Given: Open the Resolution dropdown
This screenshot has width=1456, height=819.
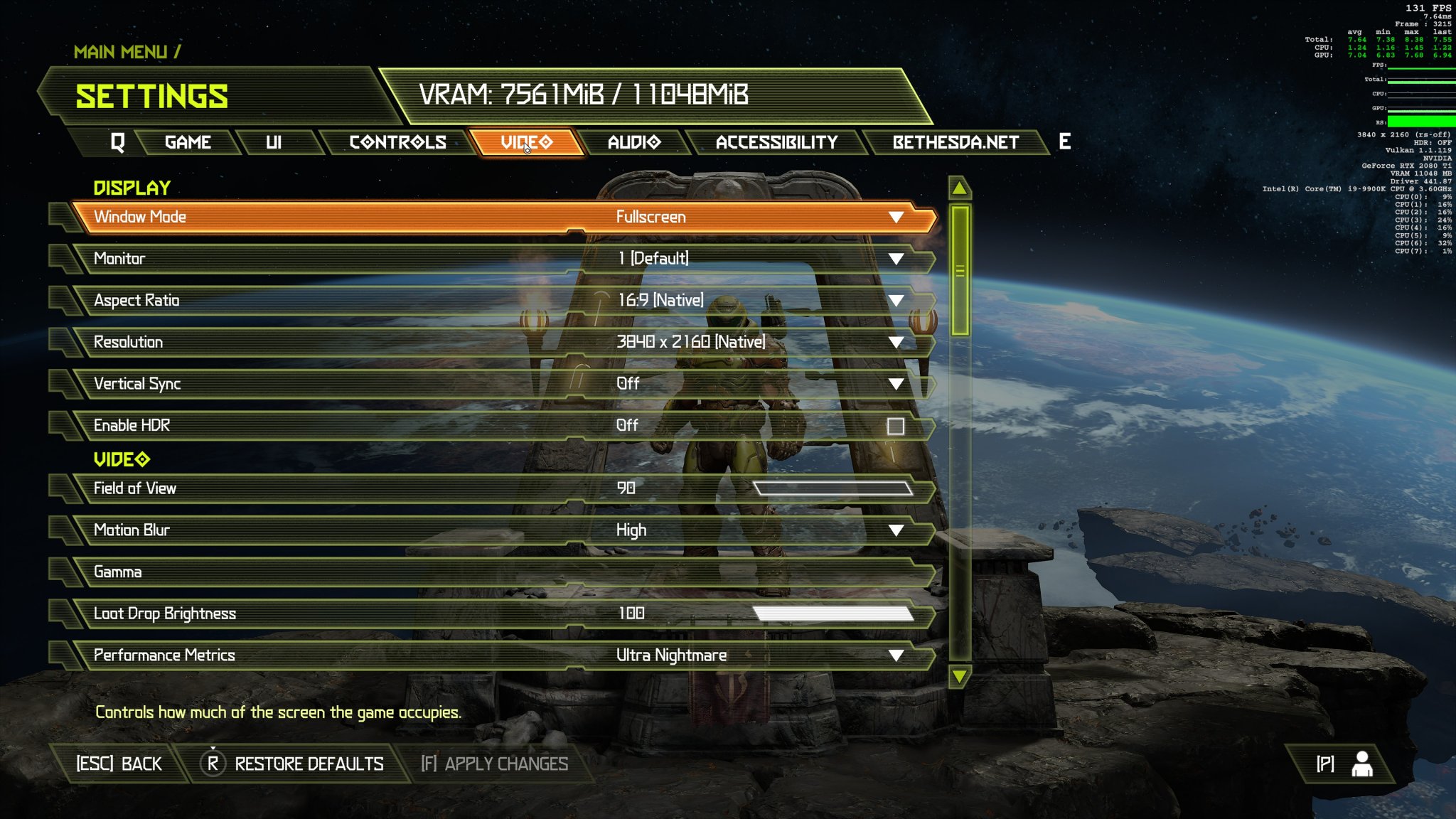Looking at the screenshot, I should point(897,342).
